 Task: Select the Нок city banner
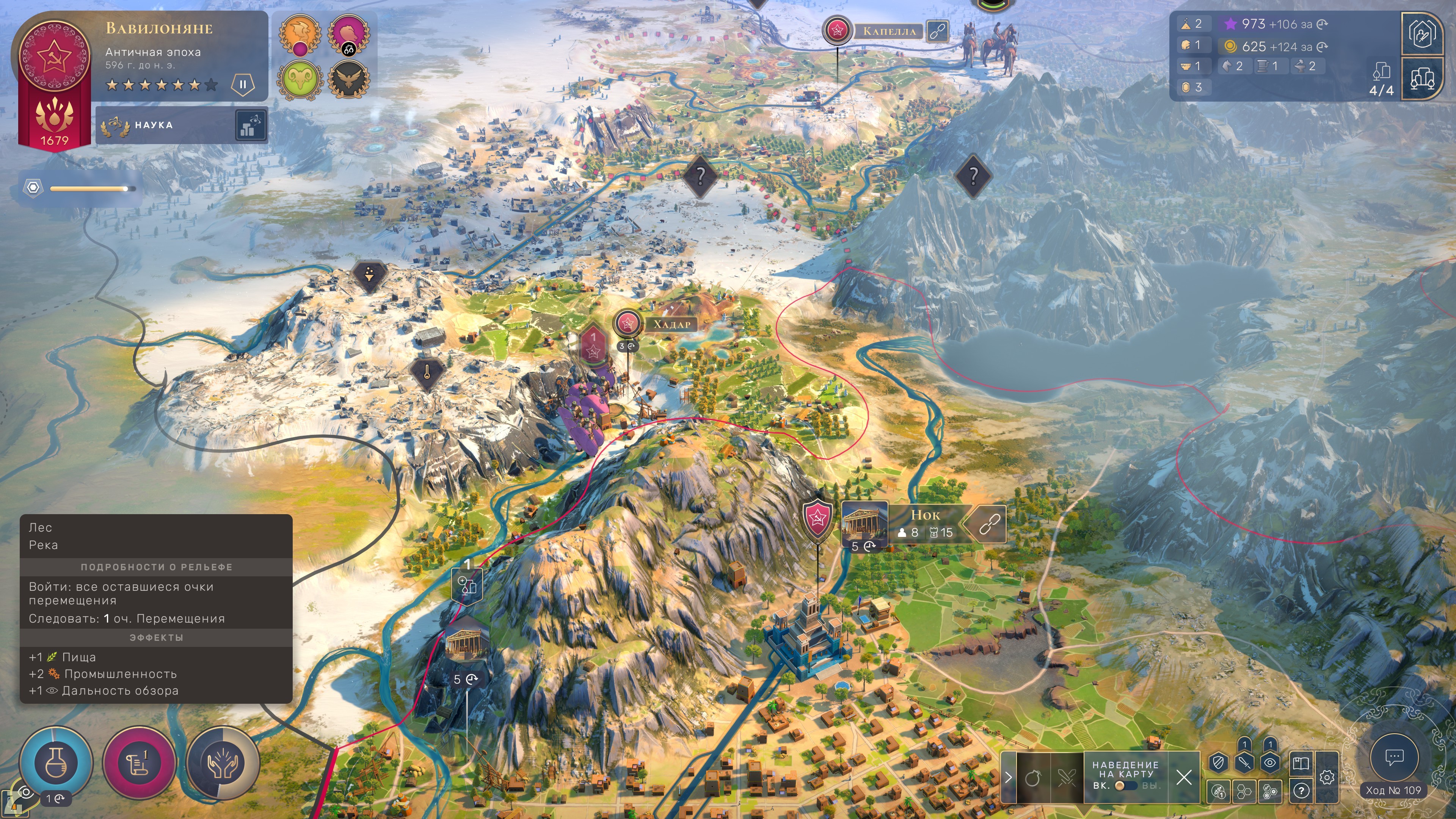pos(925,523)
